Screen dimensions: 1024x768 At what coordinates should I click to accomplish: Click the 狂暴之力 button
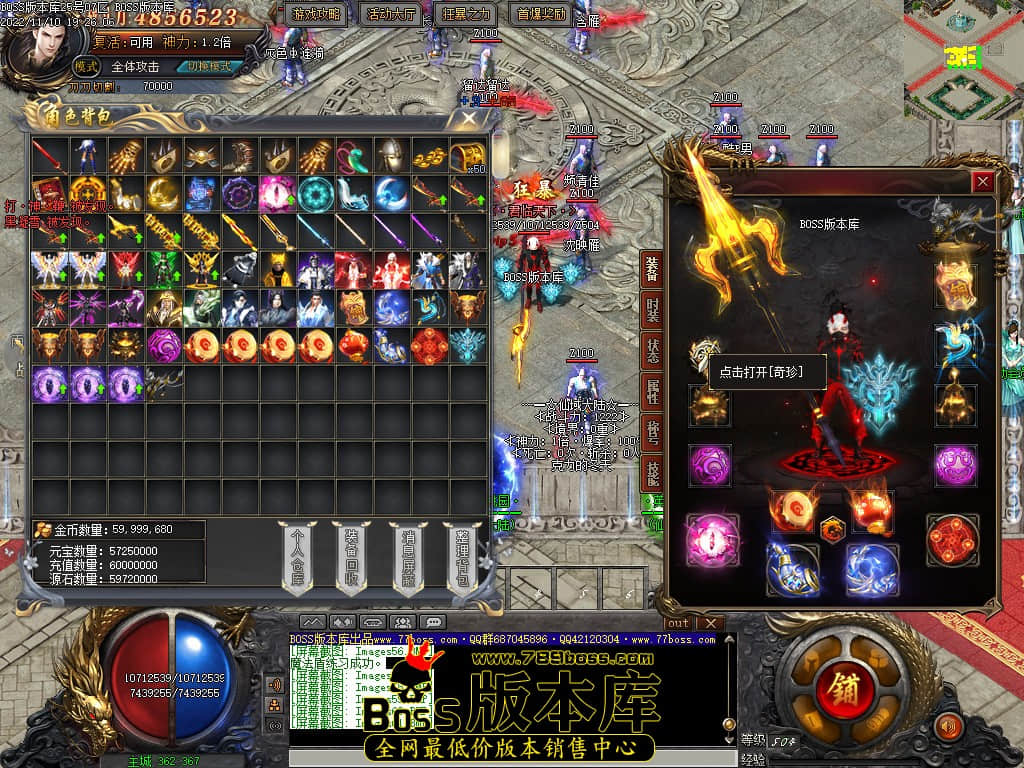465,14
